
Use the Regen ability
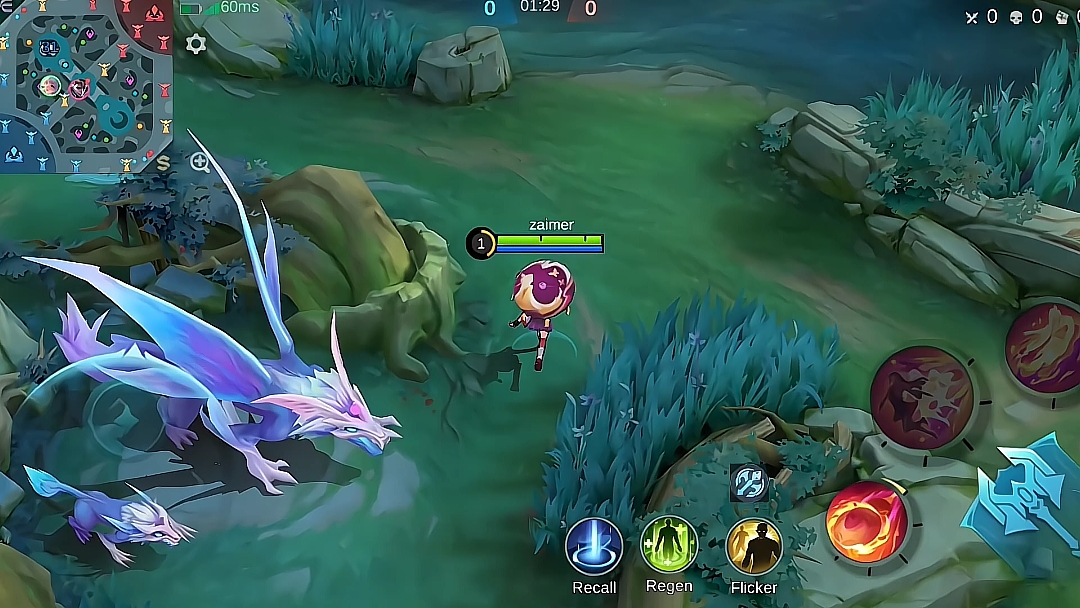tap(669, 545)
